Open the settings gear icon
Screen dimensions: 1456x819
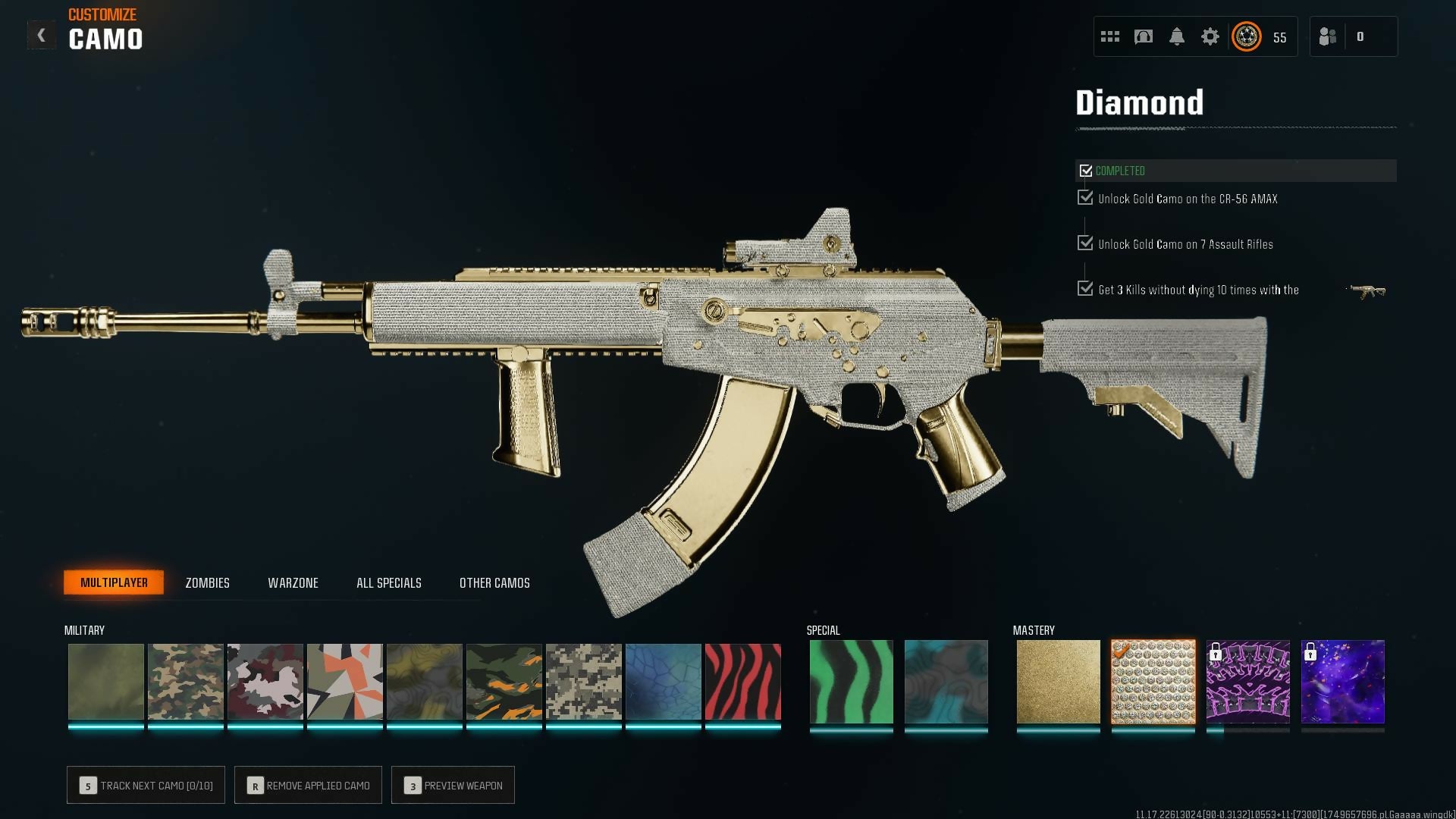tap(1210, 36)
